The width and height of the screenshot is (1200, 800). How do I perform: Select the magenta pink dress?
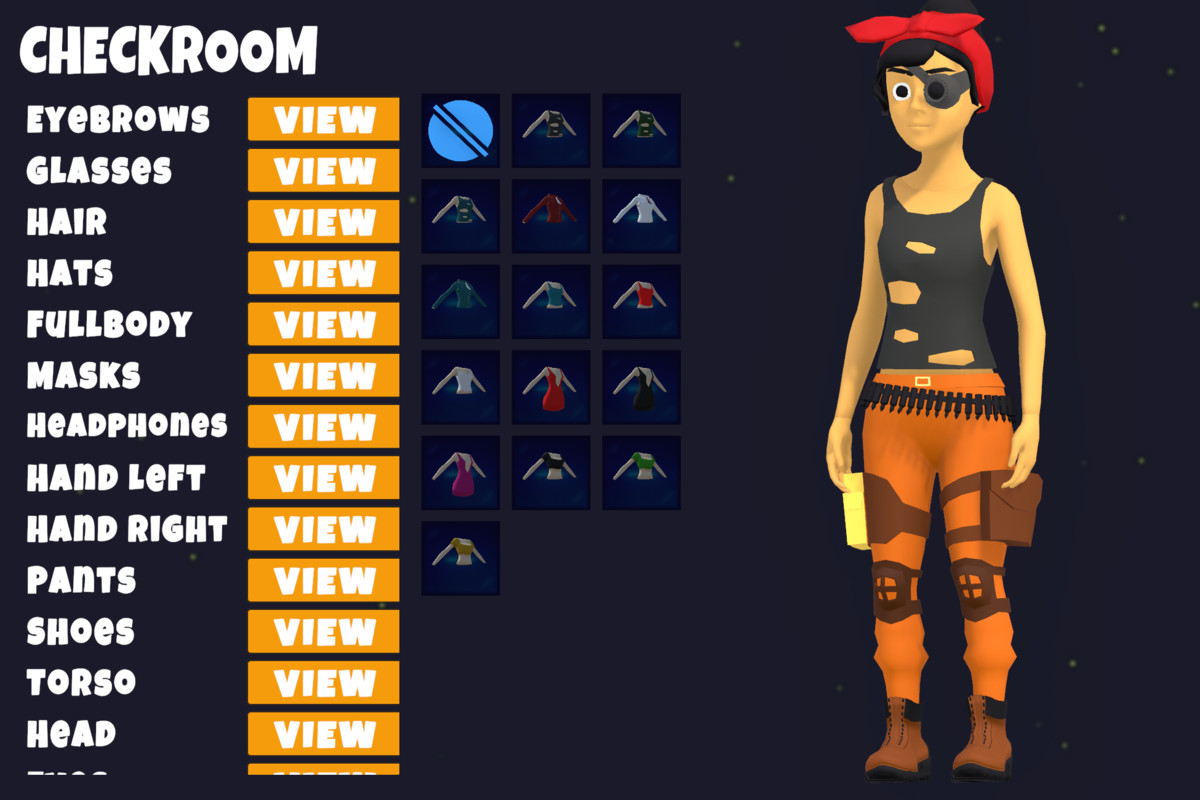coord(460,473)
